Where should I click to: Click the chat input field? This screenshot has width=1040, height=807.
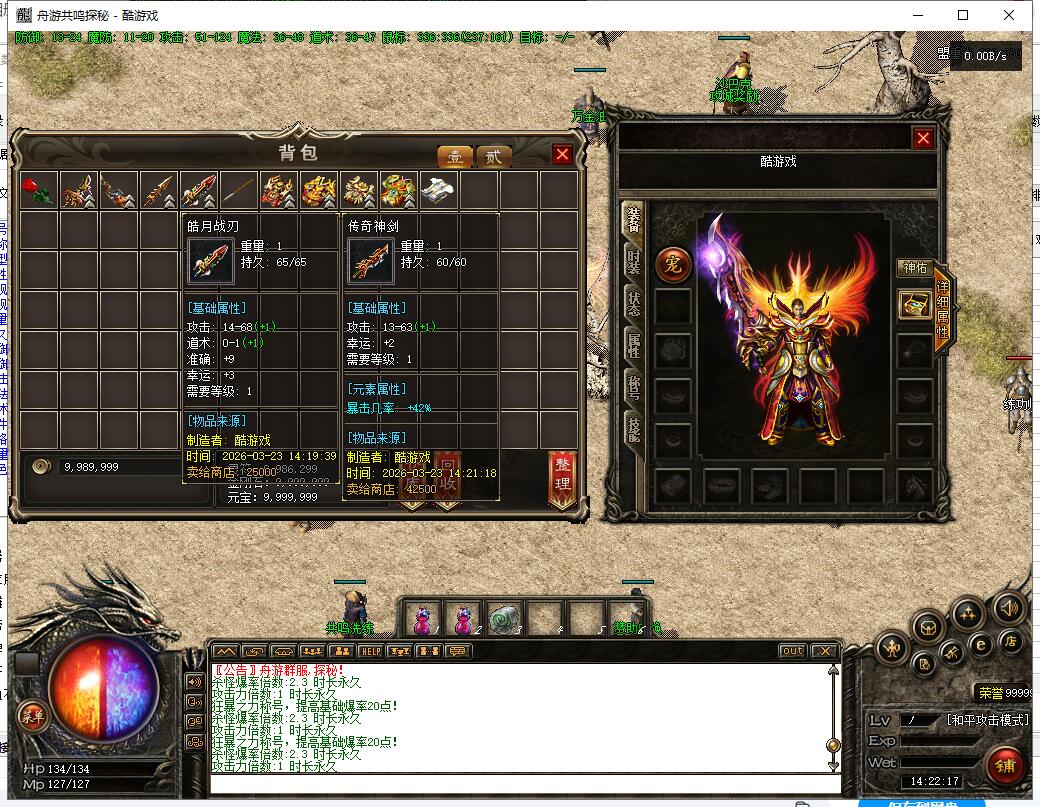(520, 782)
